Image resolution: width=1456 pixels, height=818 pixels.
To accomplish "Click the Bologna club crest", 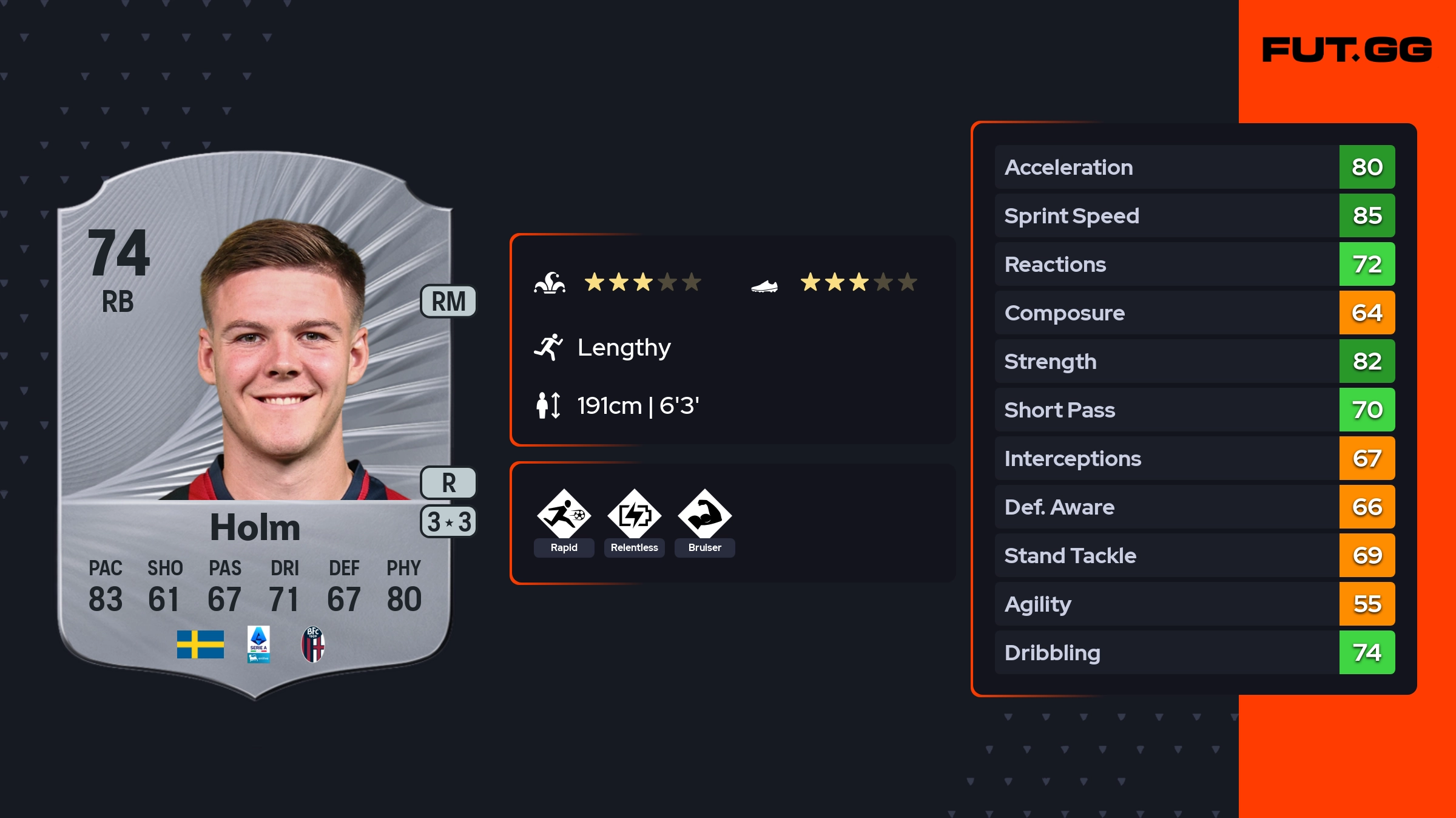I will pyautogui.click(x=313, y=644).
